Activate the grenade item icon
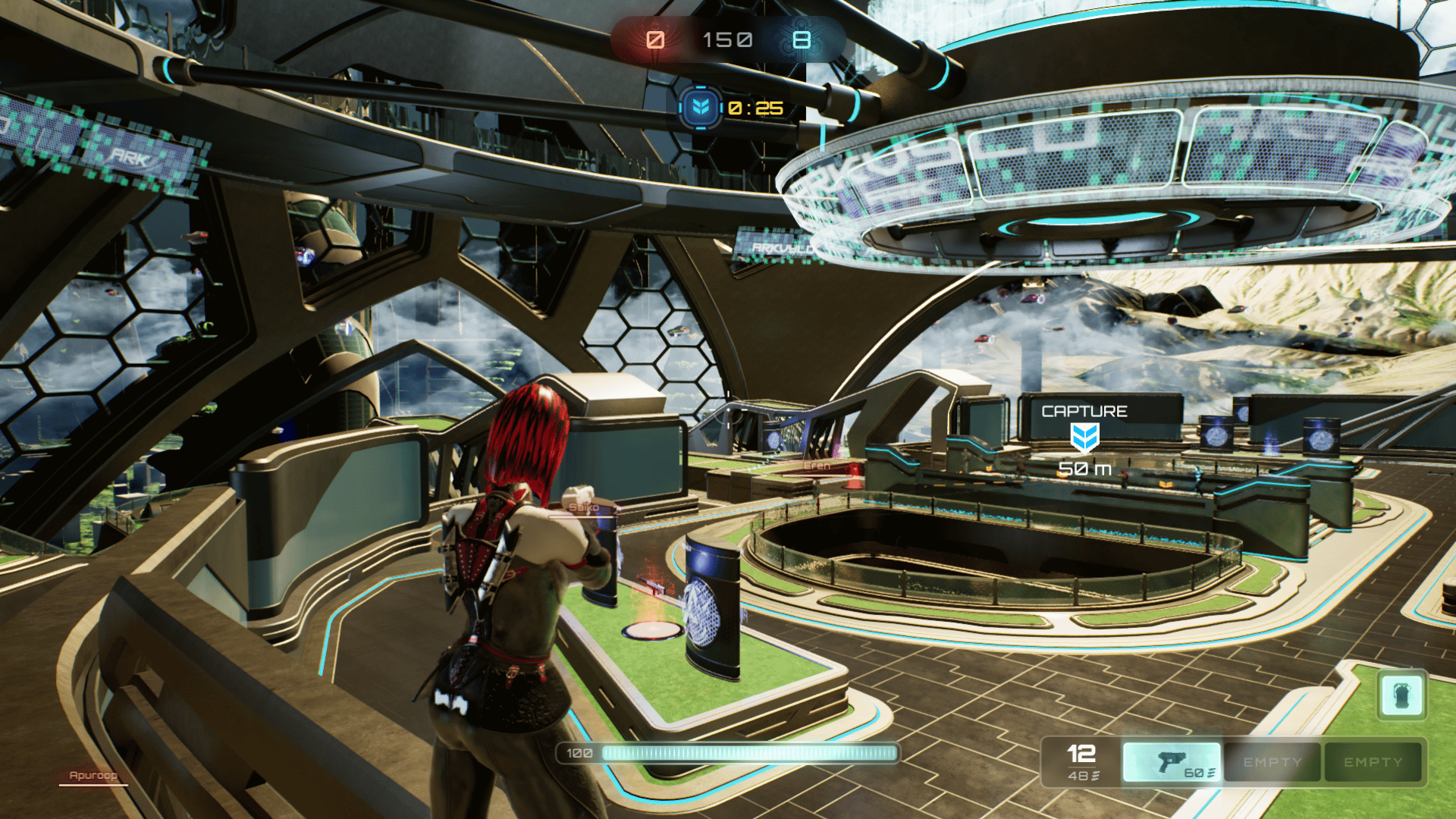 pos(1401,695)
